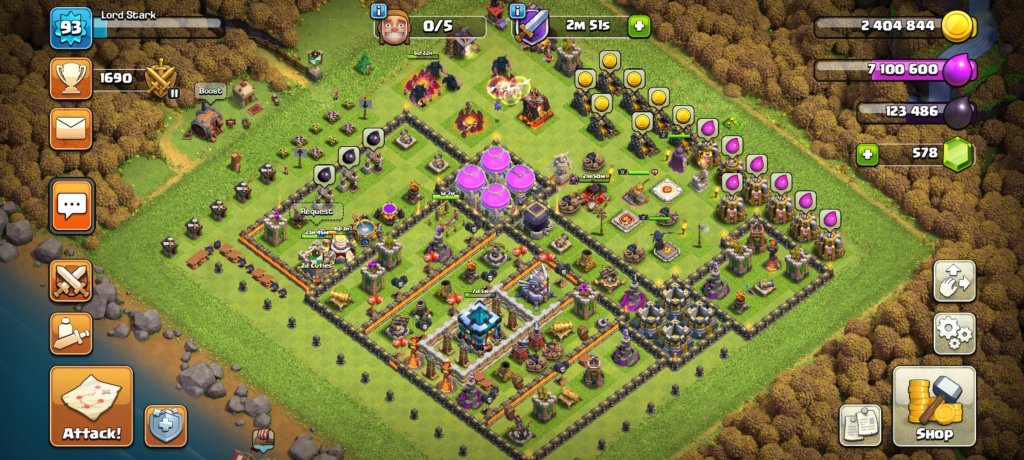View the league badge beside 1690
The image size is (1024, 460).
tap(161, 78)
